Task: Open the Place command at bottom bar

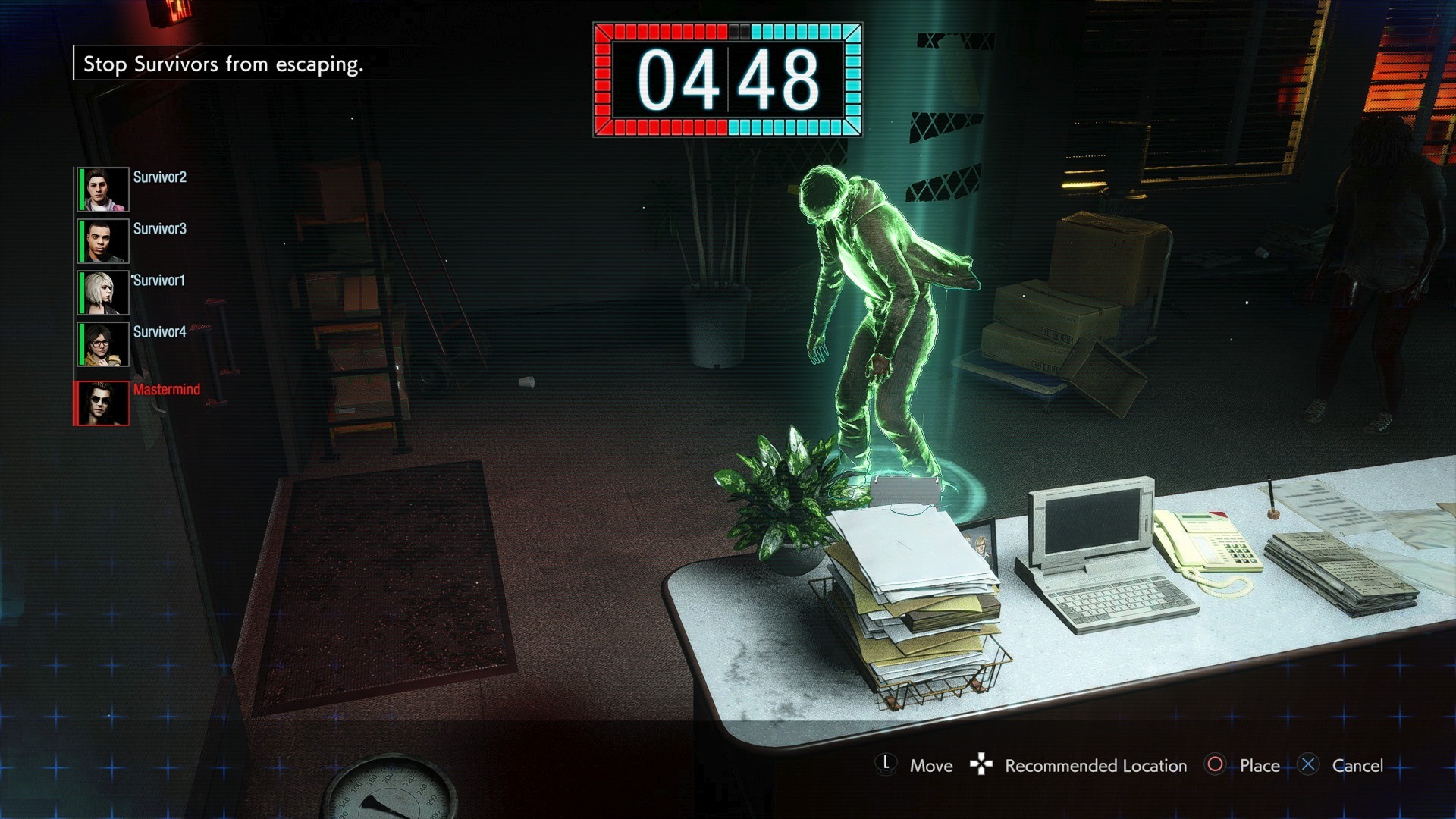Action: 1259,766
